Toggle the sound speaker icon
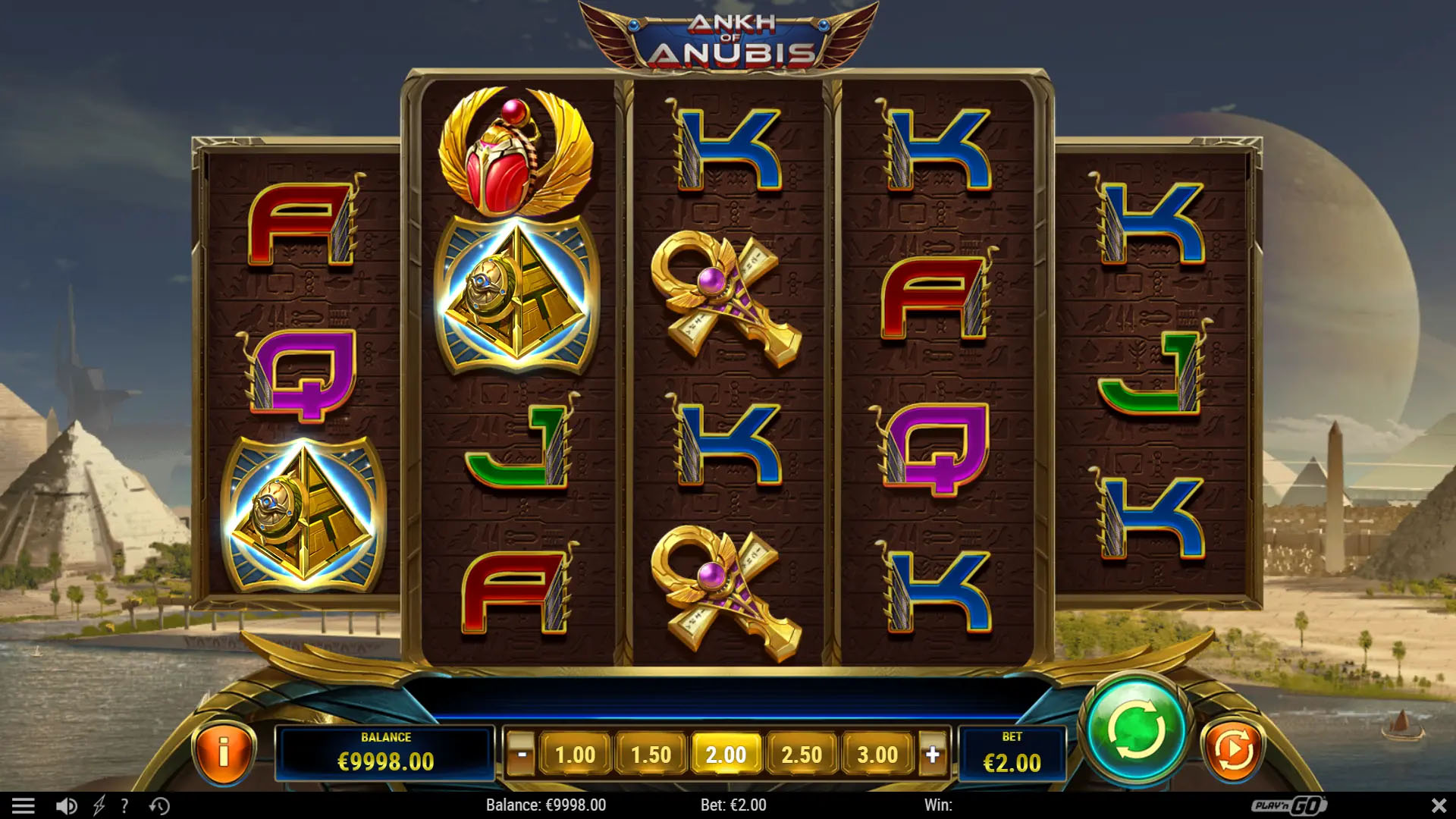The width and height of the screenshot is (1456, 819). coord(67,805)
